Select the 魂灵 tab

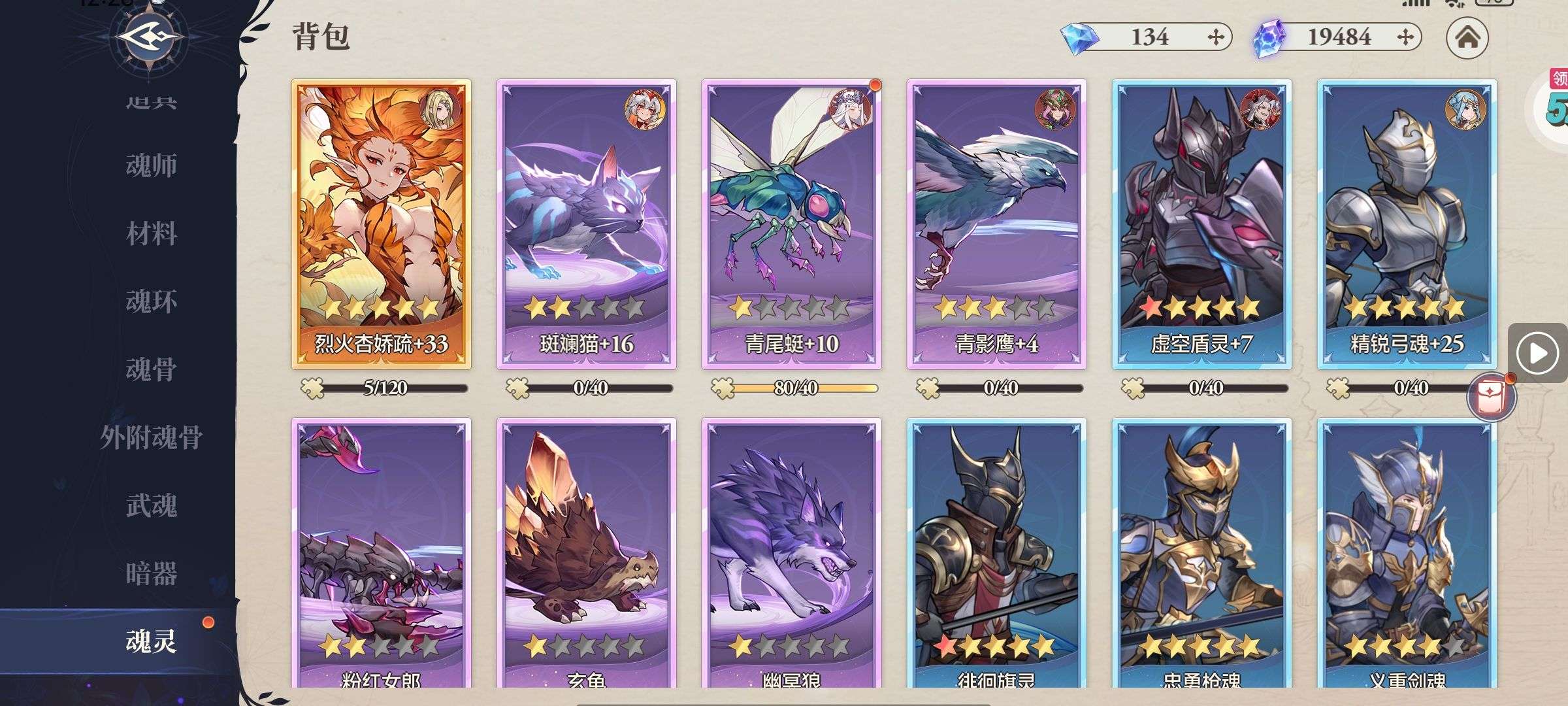click(151, 642)
